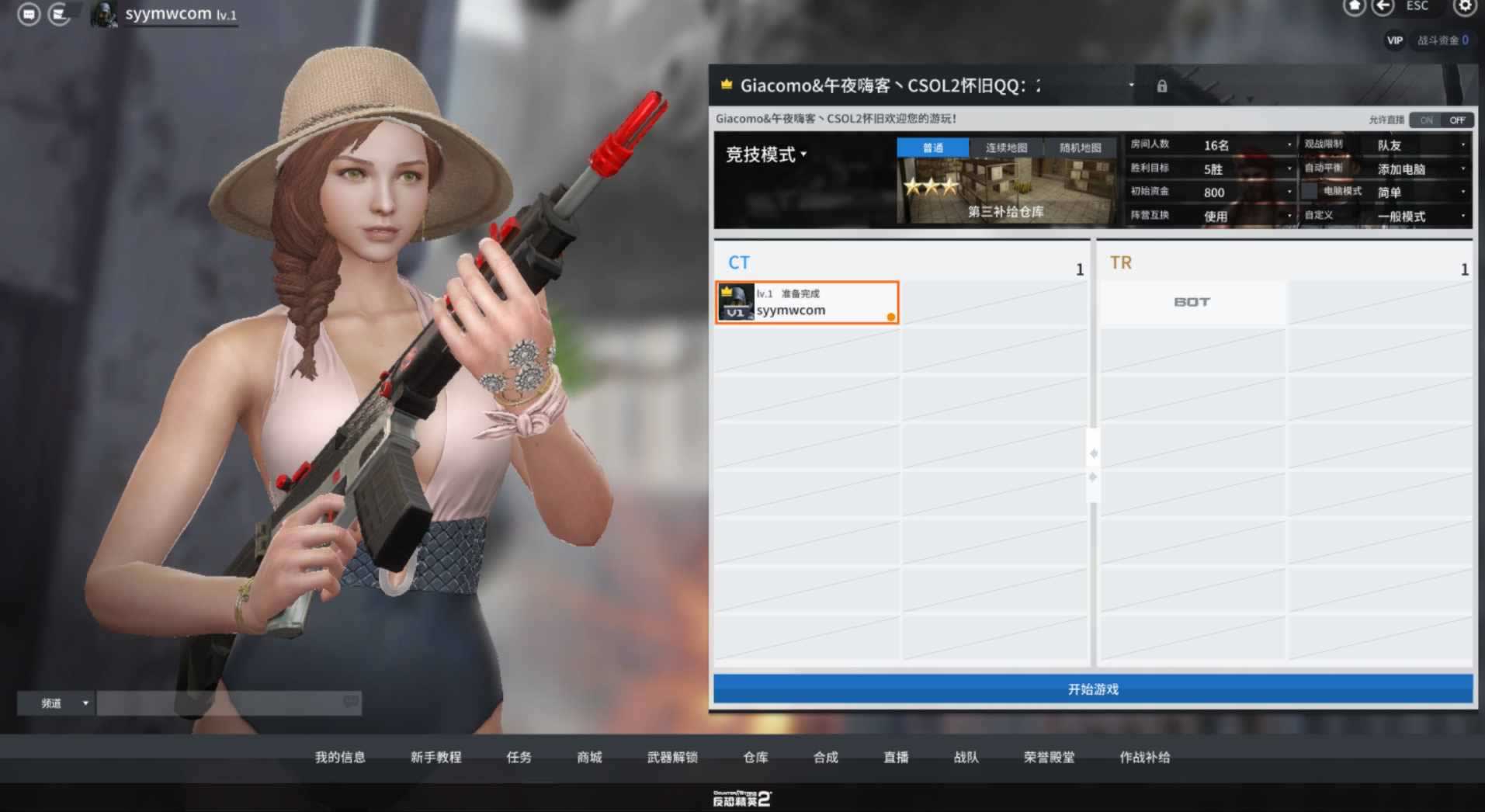This screenshot has height=812, width=1485.
Task: Start the game with 开始游戏 button
Action: pos(1092,689)
